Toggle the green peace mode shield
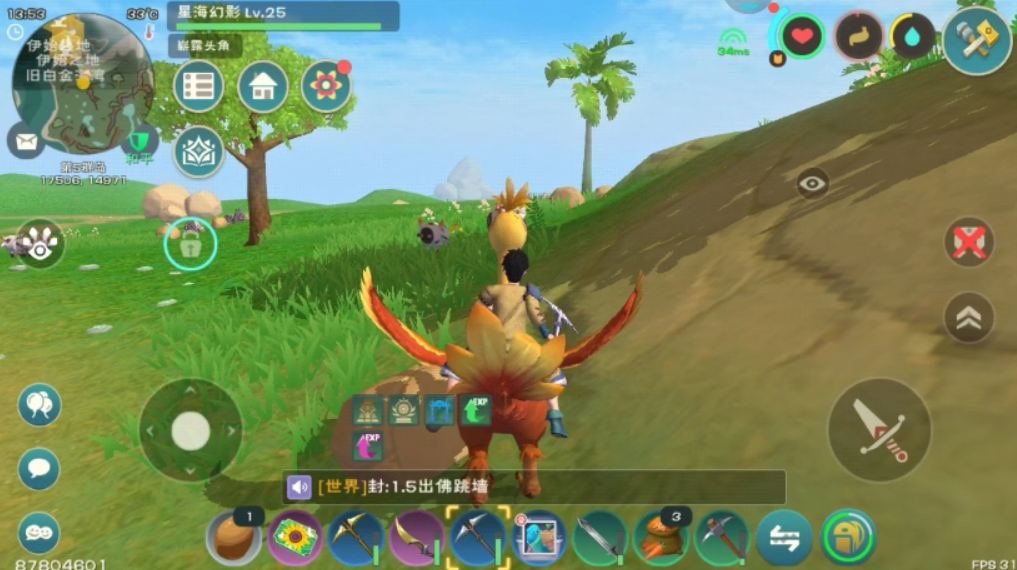1017x570 pixels. pos(139,140)
